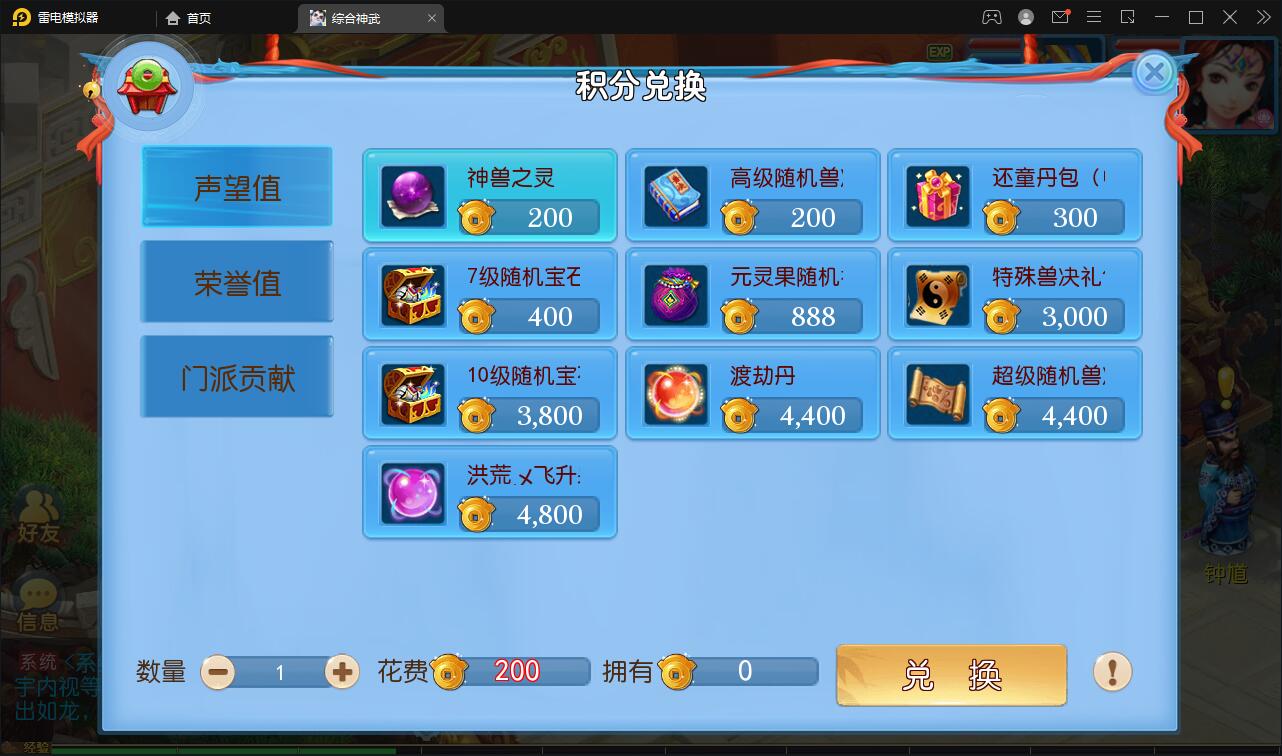The width and height of the screenshot is (1282, 756).
Task: Select the 洪荒飞升 pink orb item
Action: pyautogui.click(x=410, y=492)
